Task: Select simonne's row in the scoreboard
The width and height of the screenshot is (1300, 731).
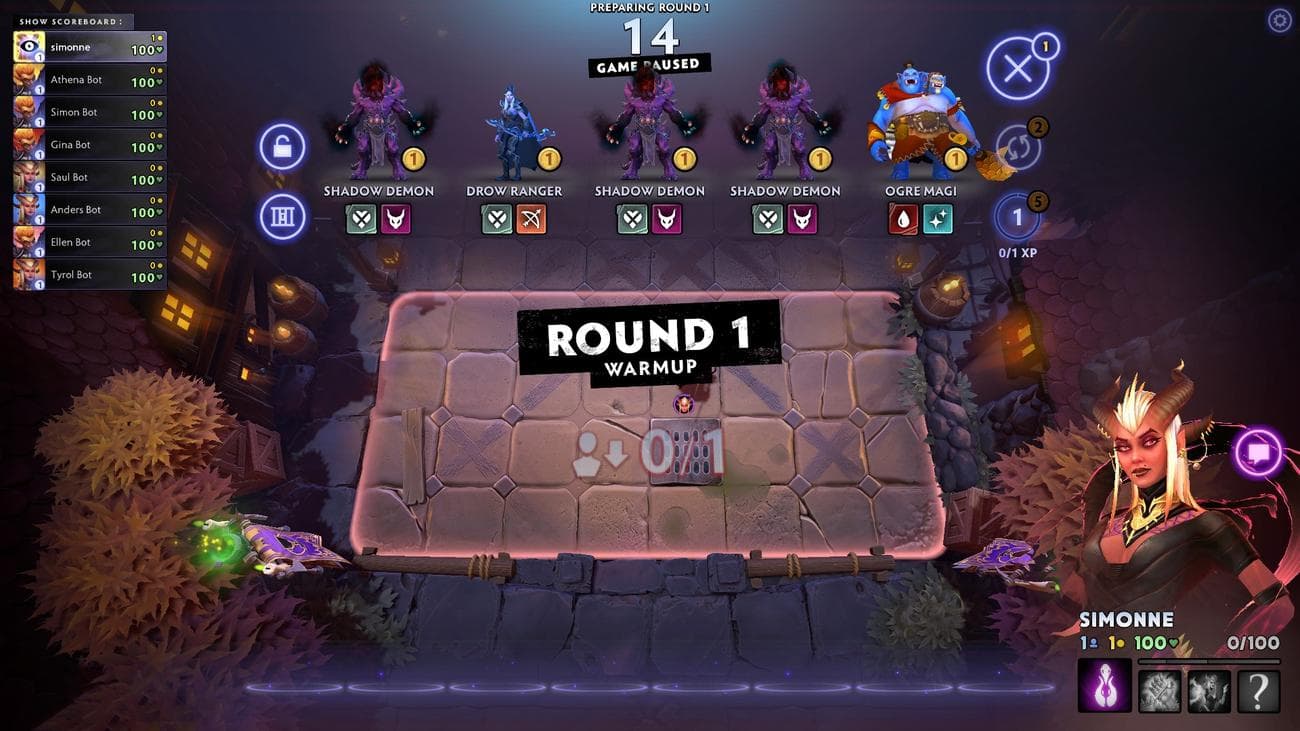Action: (x=88, y=46)
